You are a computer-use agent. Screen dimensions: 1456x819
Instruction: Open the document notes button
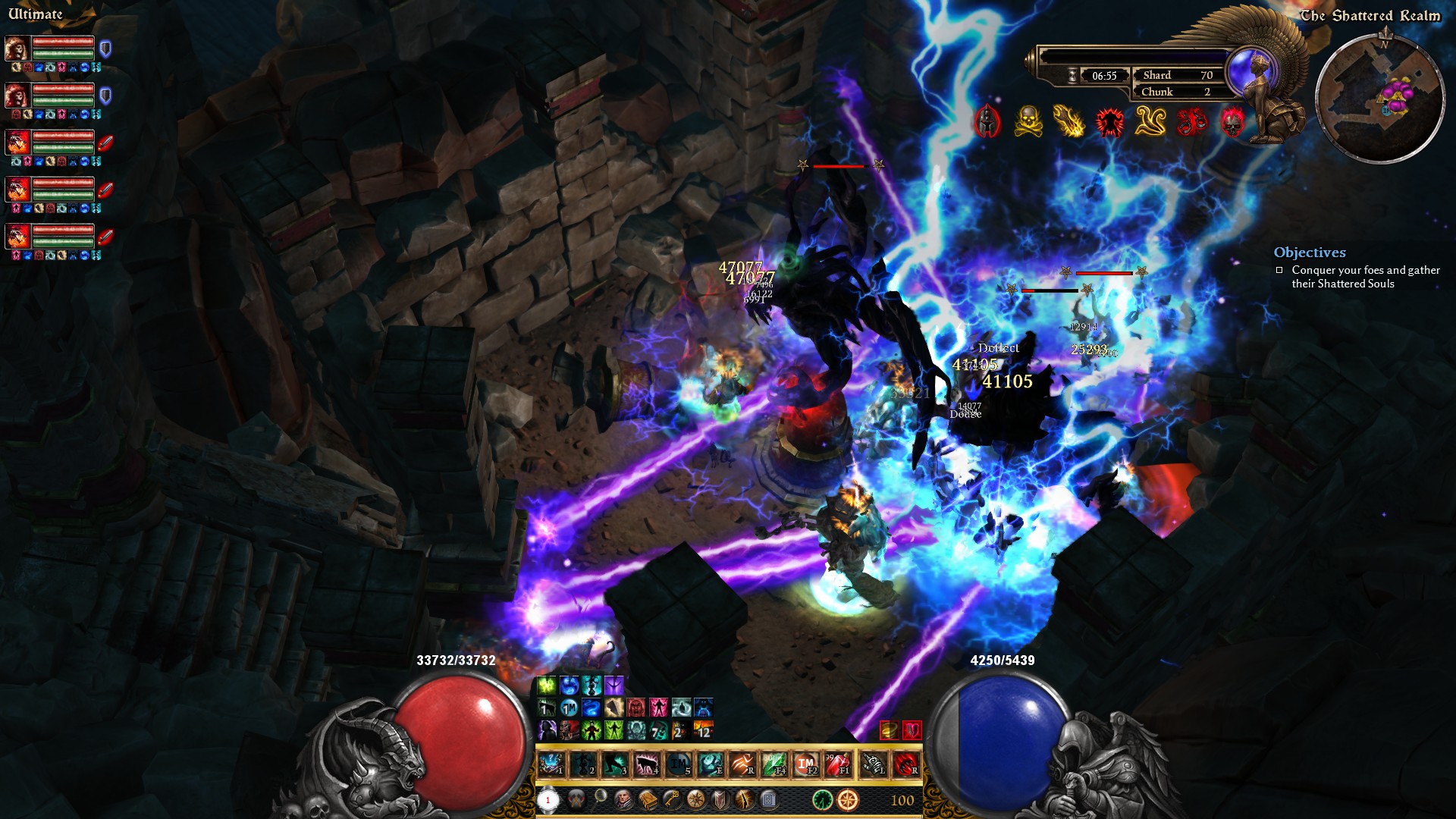(768, 799)
